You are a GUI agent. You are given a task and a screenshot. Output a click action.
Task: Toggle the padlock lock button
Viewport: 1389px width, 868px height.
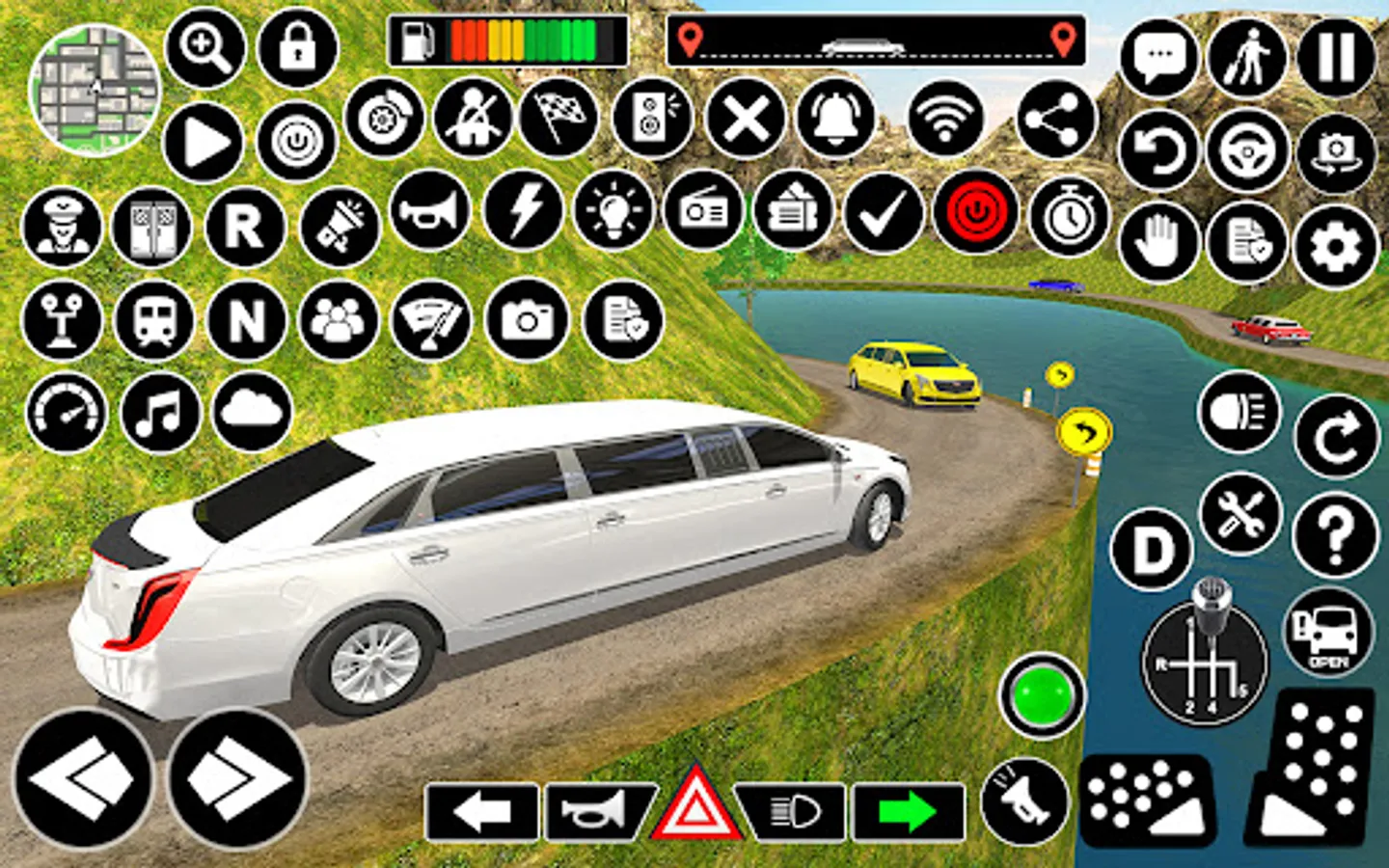point(297,47)
